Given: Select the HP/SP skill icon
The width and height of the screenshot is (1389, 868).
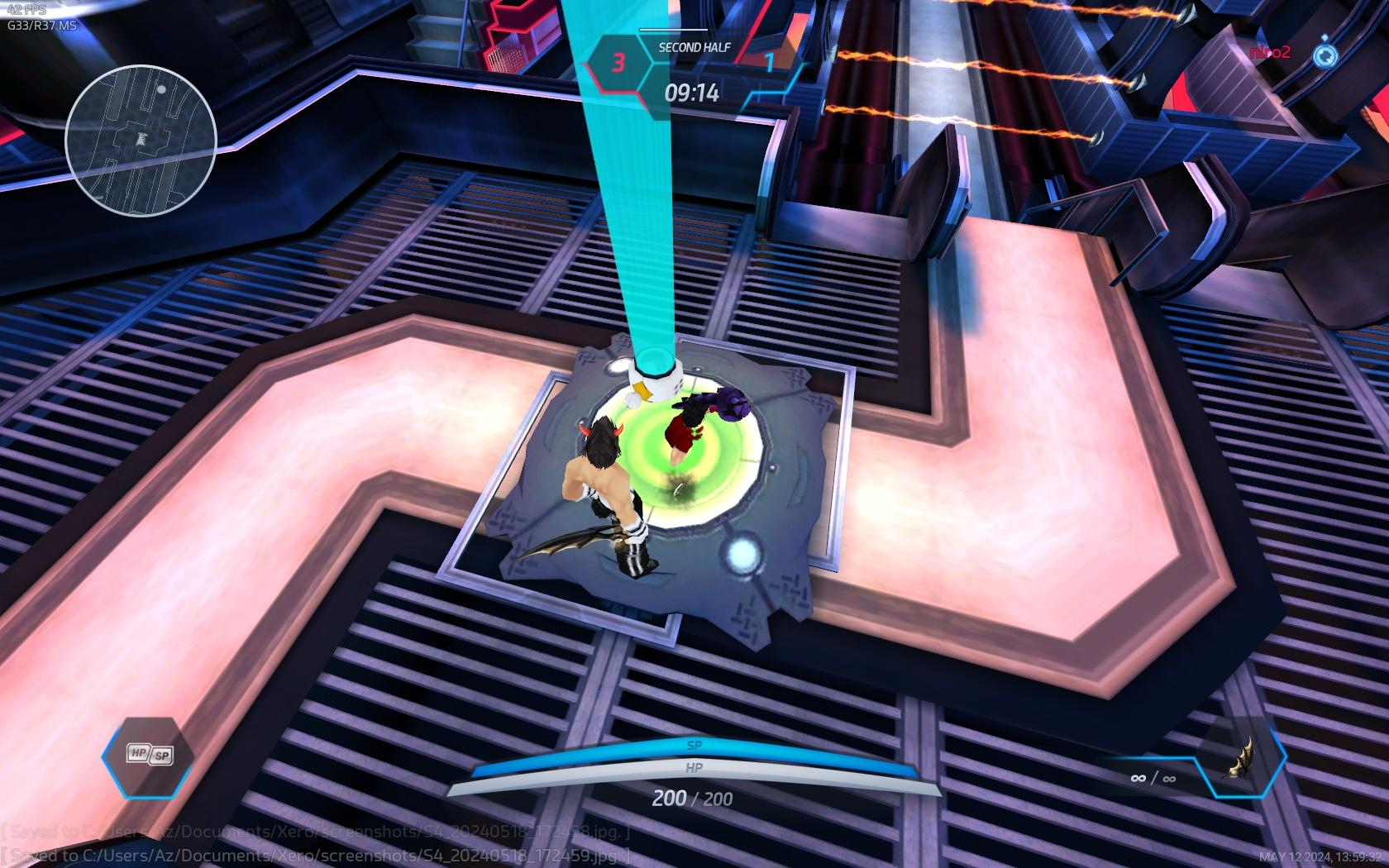Looking at the screenshot, I should pos(149,755).
